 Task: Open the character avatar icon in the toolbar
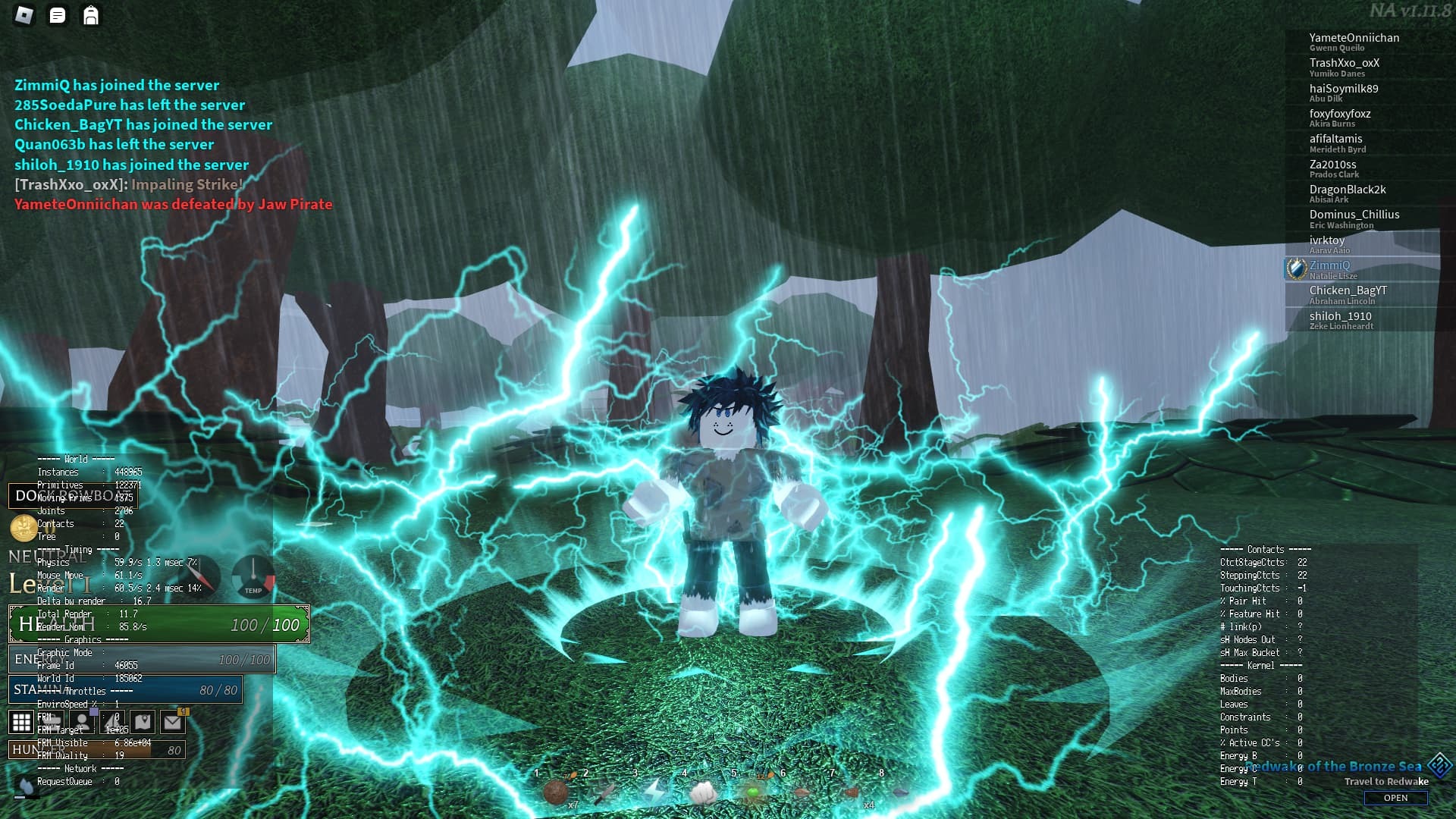82,723
